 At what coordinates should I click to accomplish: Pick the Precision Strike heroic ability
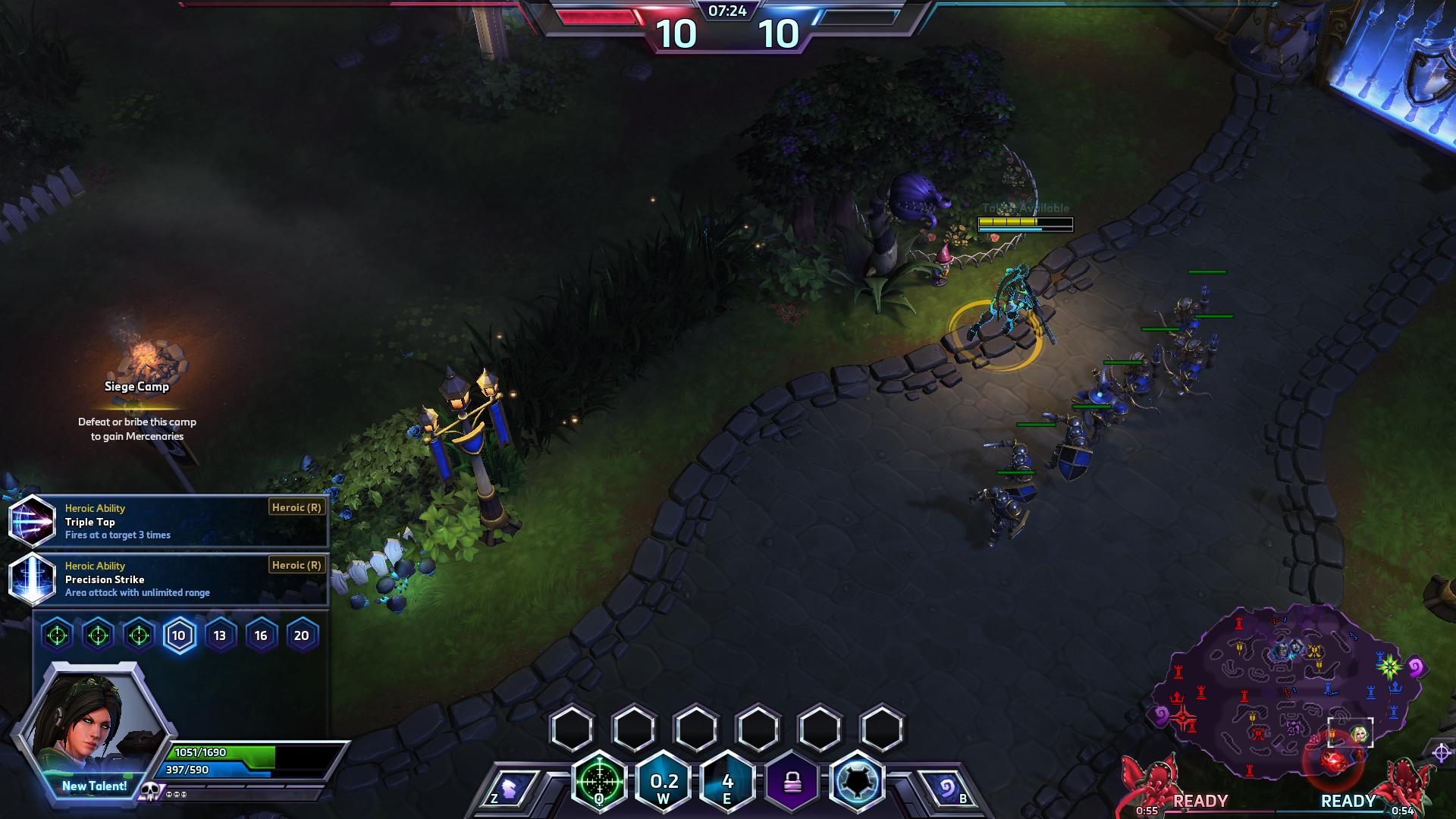click(168, 579)
